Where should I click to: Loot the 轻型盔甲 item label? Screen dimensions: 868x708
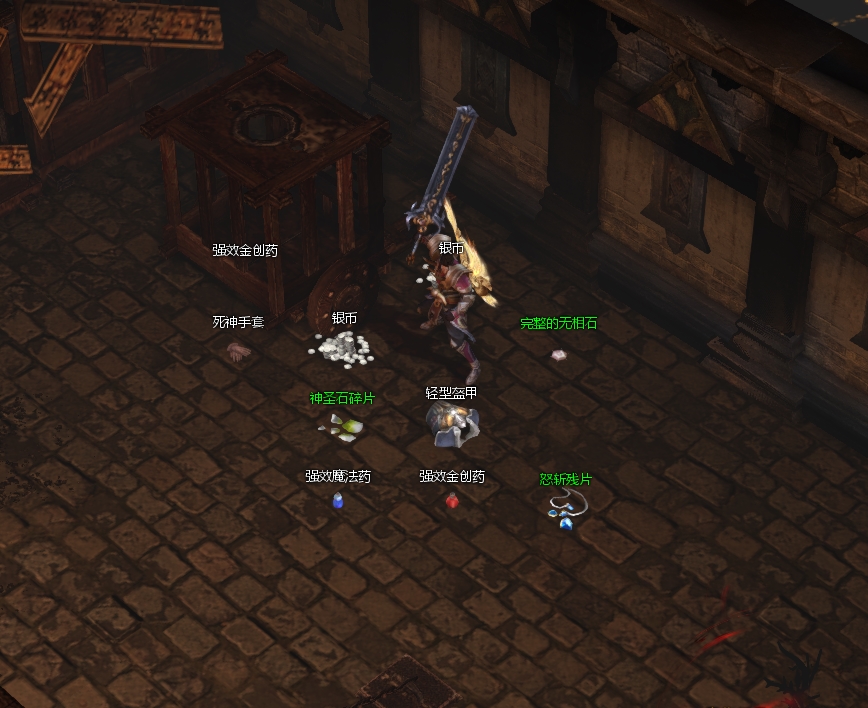click(x=451, y=393)
